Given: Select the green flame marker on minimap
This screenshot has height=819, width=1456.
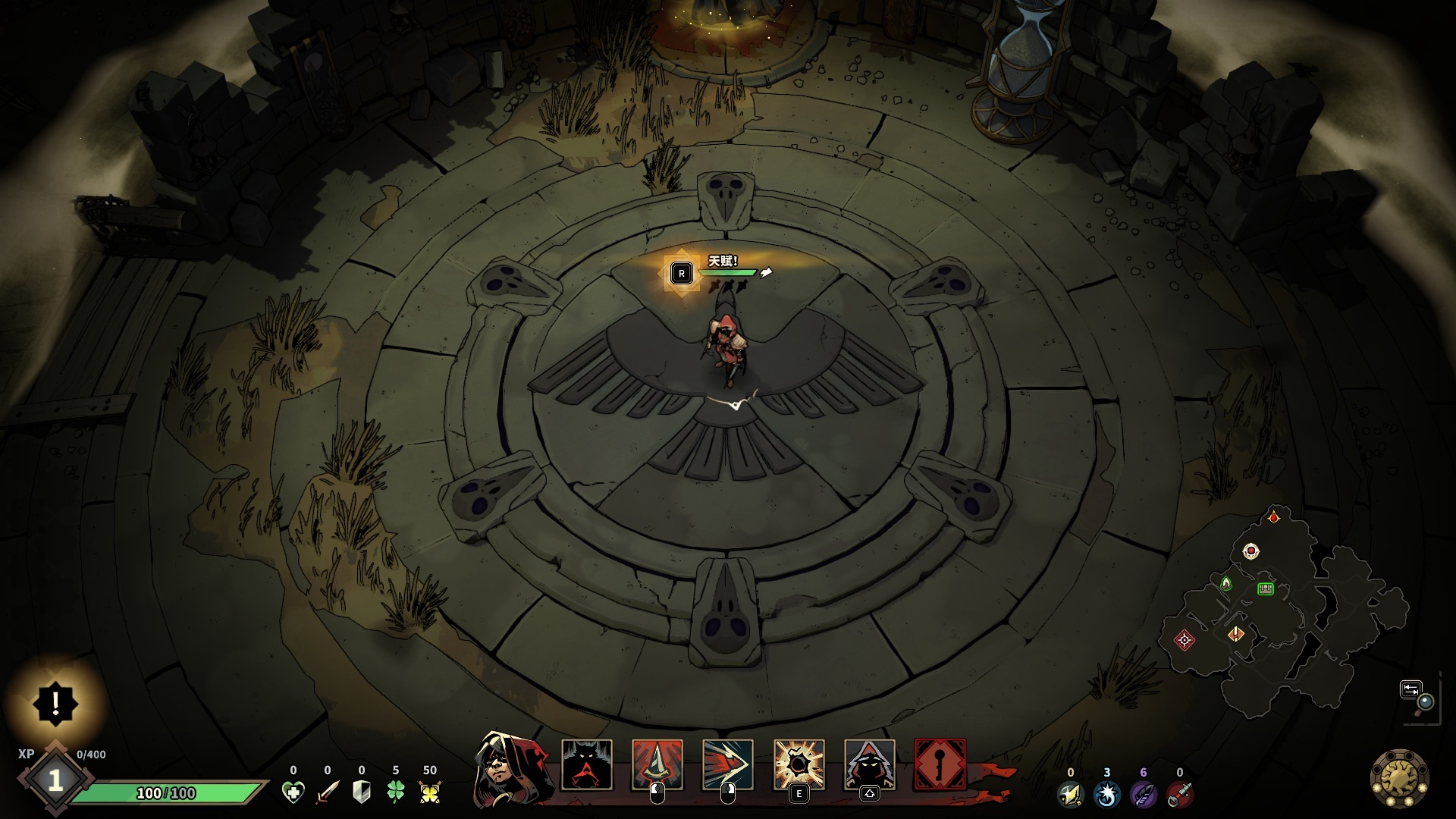Looking at the screenshot, I should click(x=1226, y=583).
